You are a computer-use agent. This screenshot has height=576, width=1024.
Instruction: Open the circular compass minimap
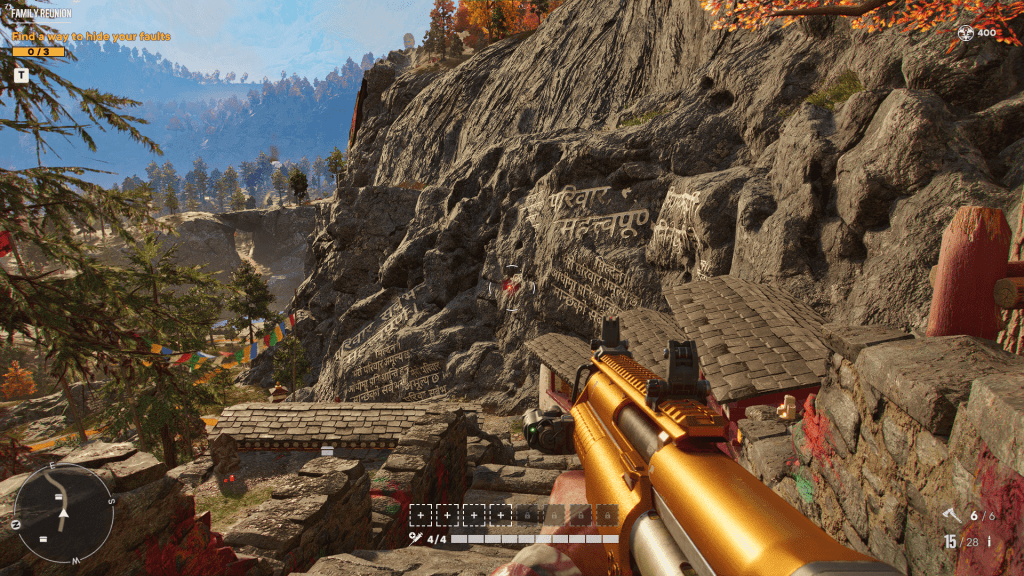[64, 512]
